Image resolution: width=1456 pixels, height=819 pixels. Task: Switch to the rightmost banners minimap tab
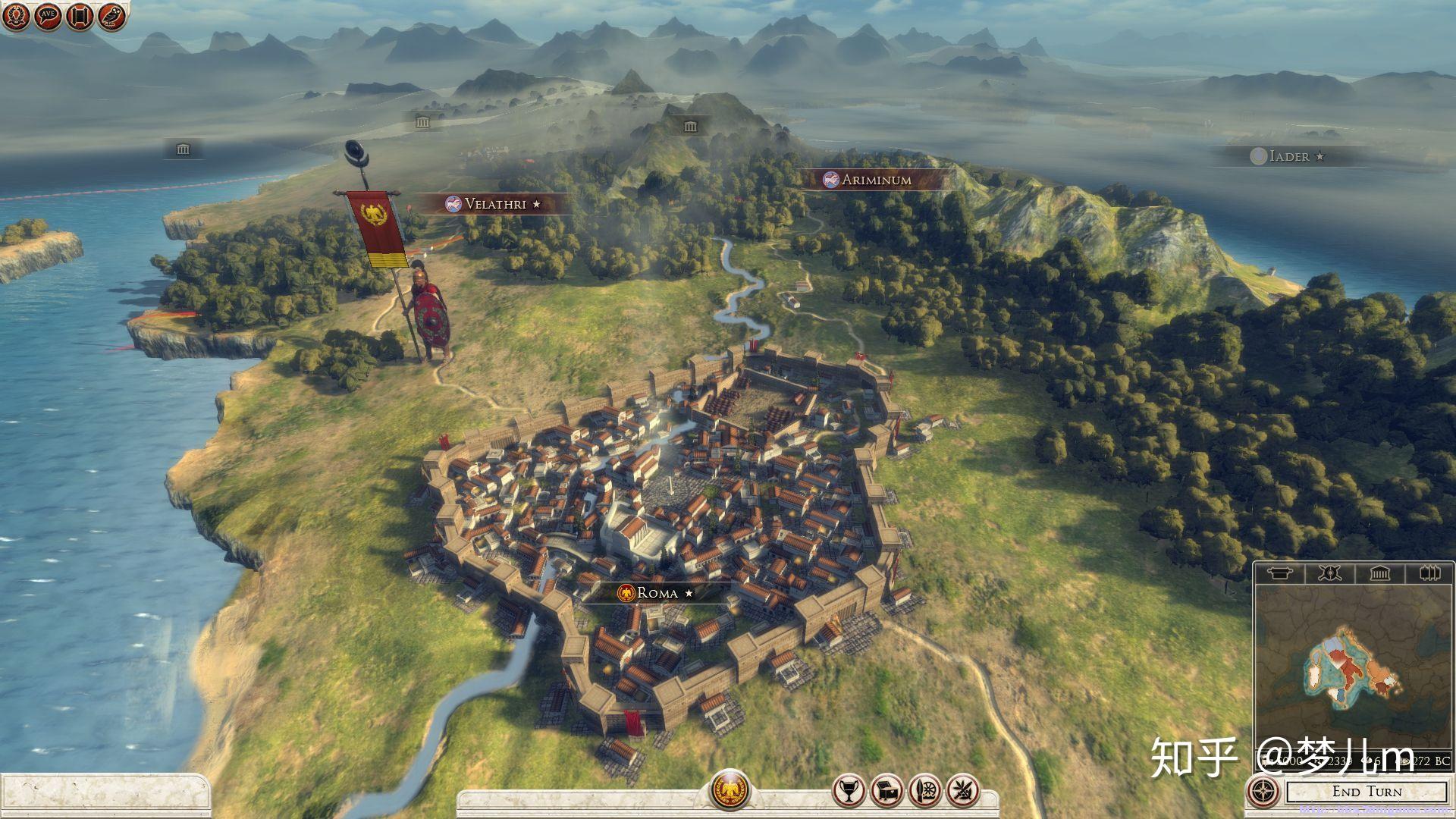pos(1429,573)
